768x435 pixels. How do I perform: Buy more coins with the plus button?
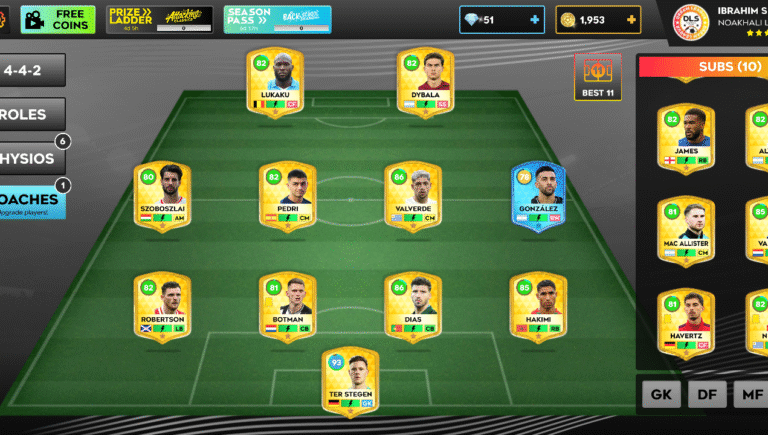click(631, 19)
